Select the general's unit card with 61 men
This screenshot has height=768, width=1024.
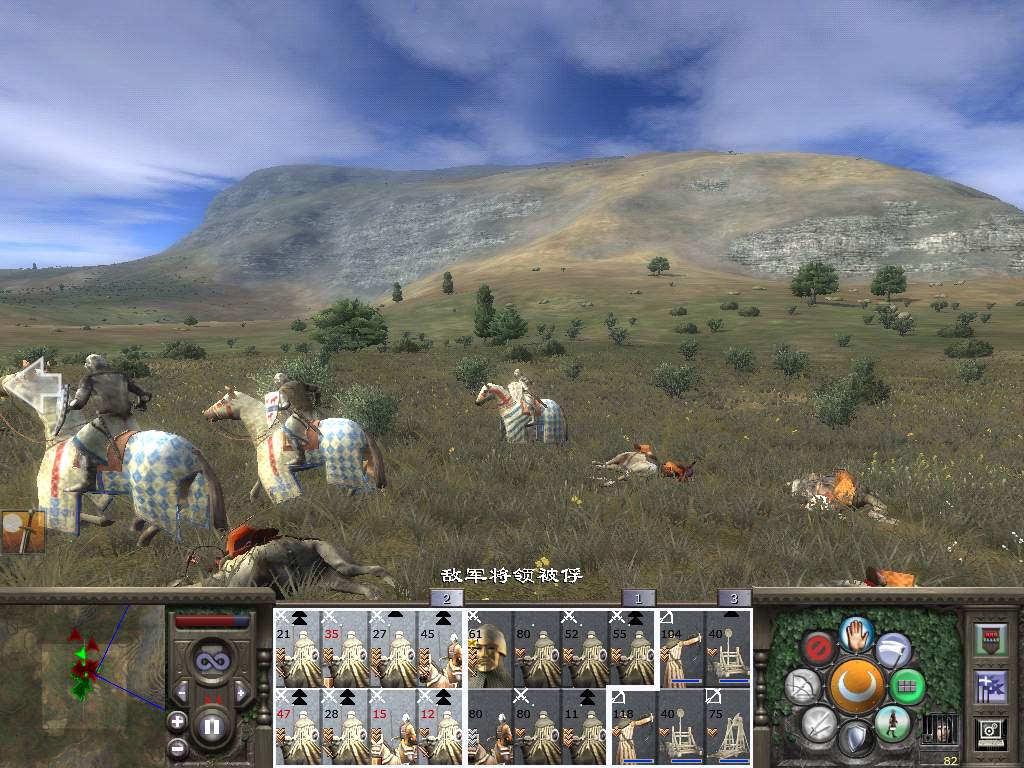point(490,648)
